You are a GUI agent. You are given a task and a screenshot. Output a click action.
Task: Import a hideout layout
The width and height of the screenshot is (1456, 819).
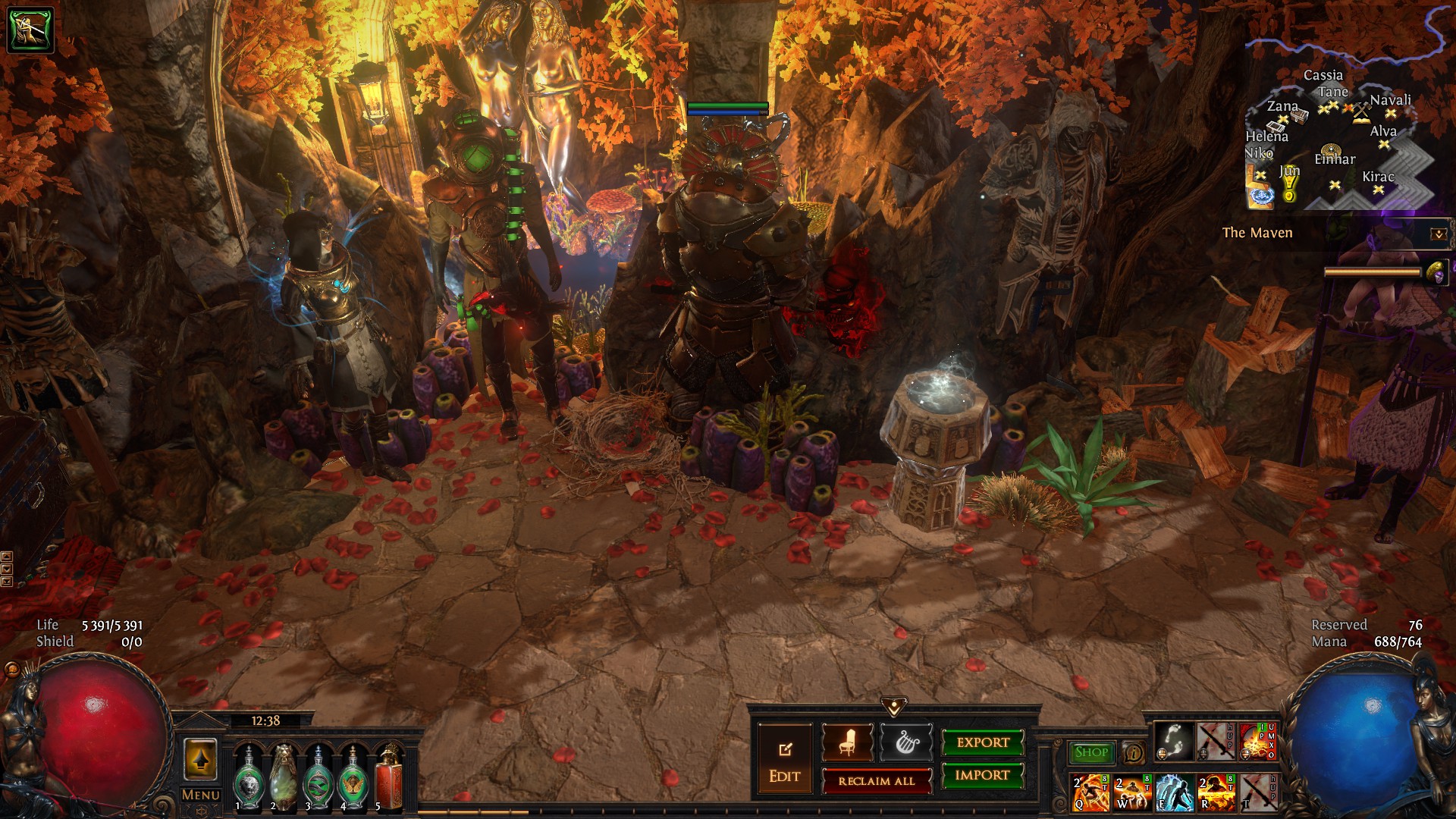coord(983,775)
